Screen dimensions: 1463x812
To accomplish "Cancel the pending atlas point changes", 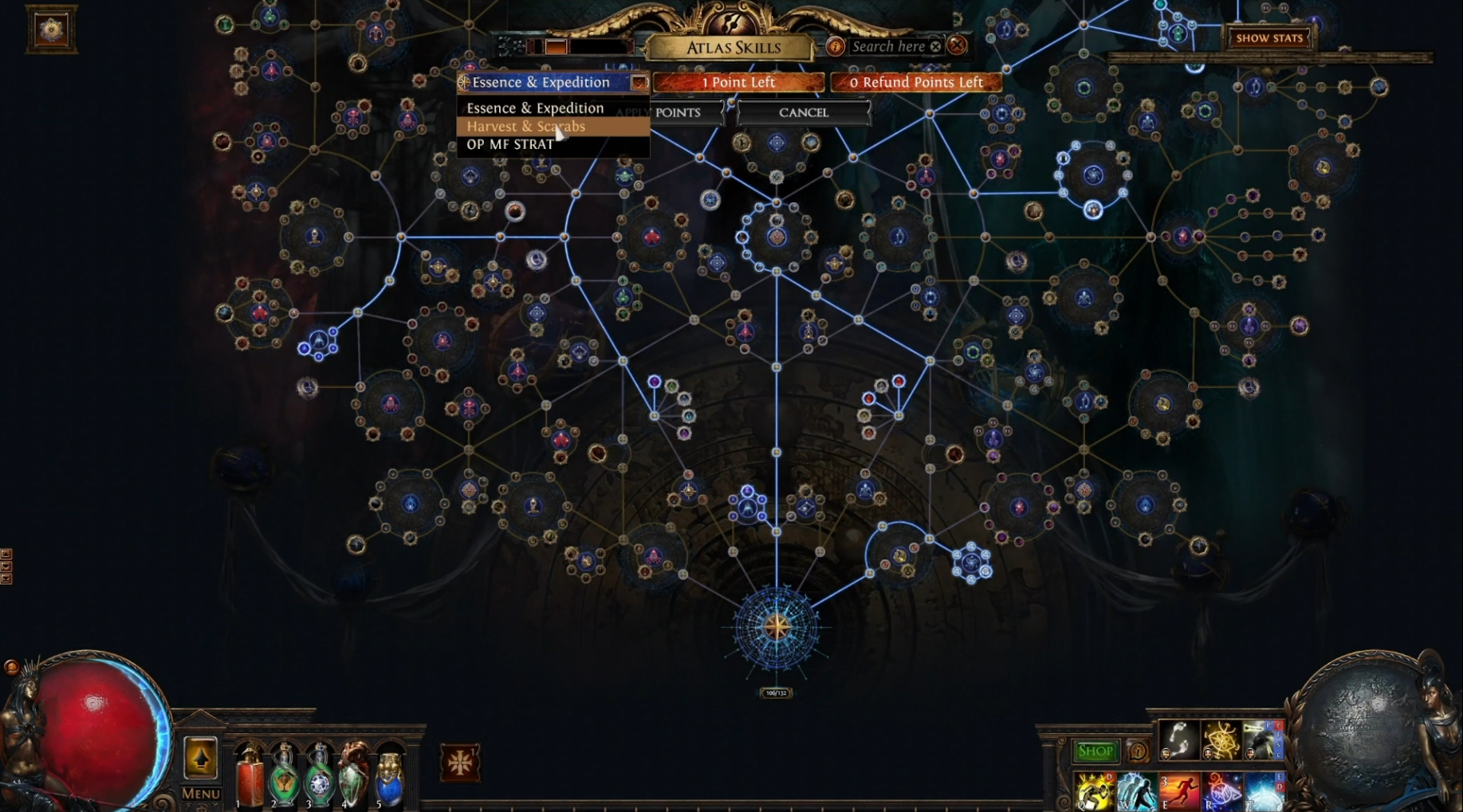I will click(804, 112).
